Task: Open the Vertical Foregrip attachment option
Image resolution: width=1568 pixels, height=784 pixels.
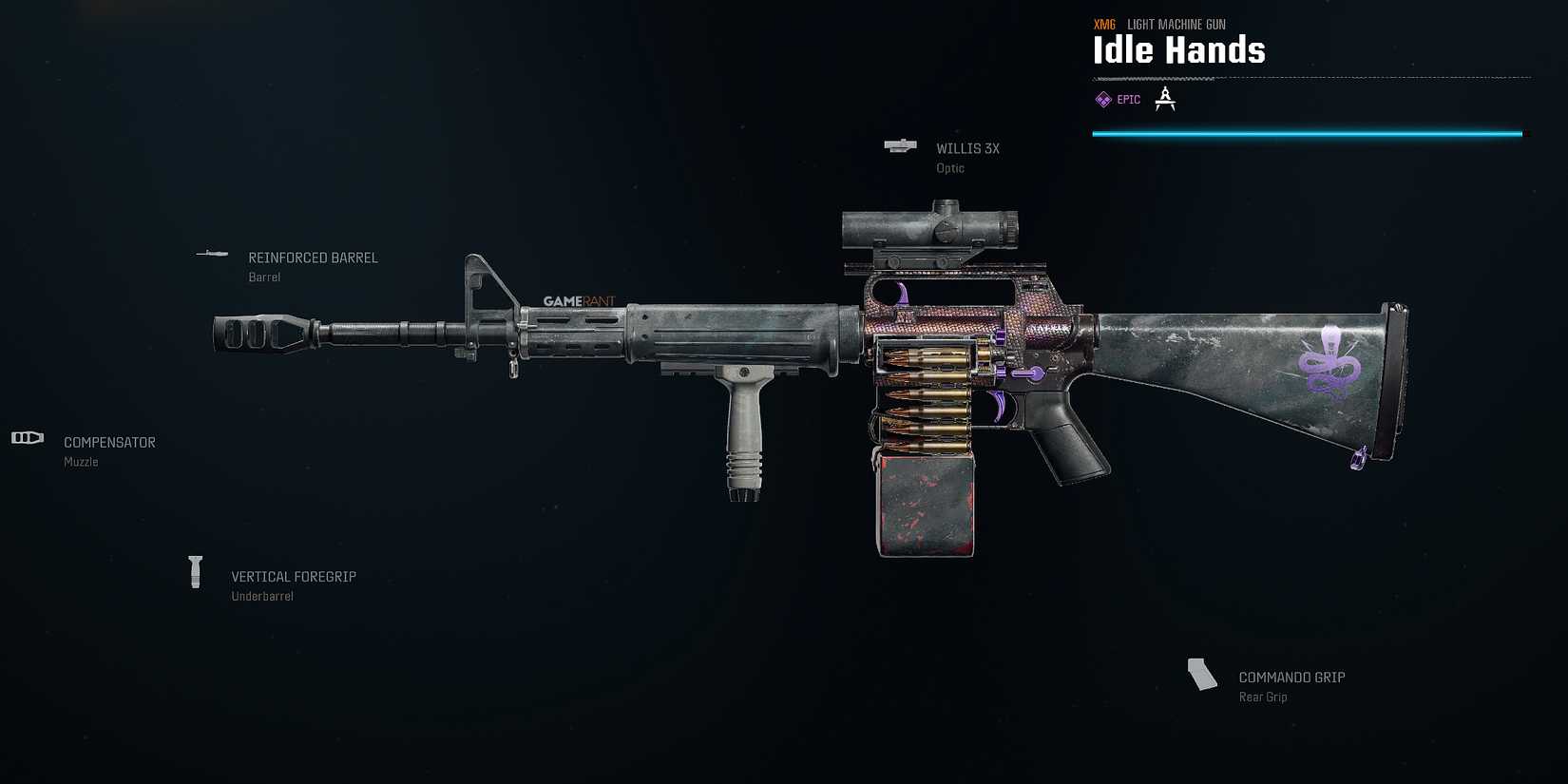Action: pyautogui.click(x=294, y=576)
